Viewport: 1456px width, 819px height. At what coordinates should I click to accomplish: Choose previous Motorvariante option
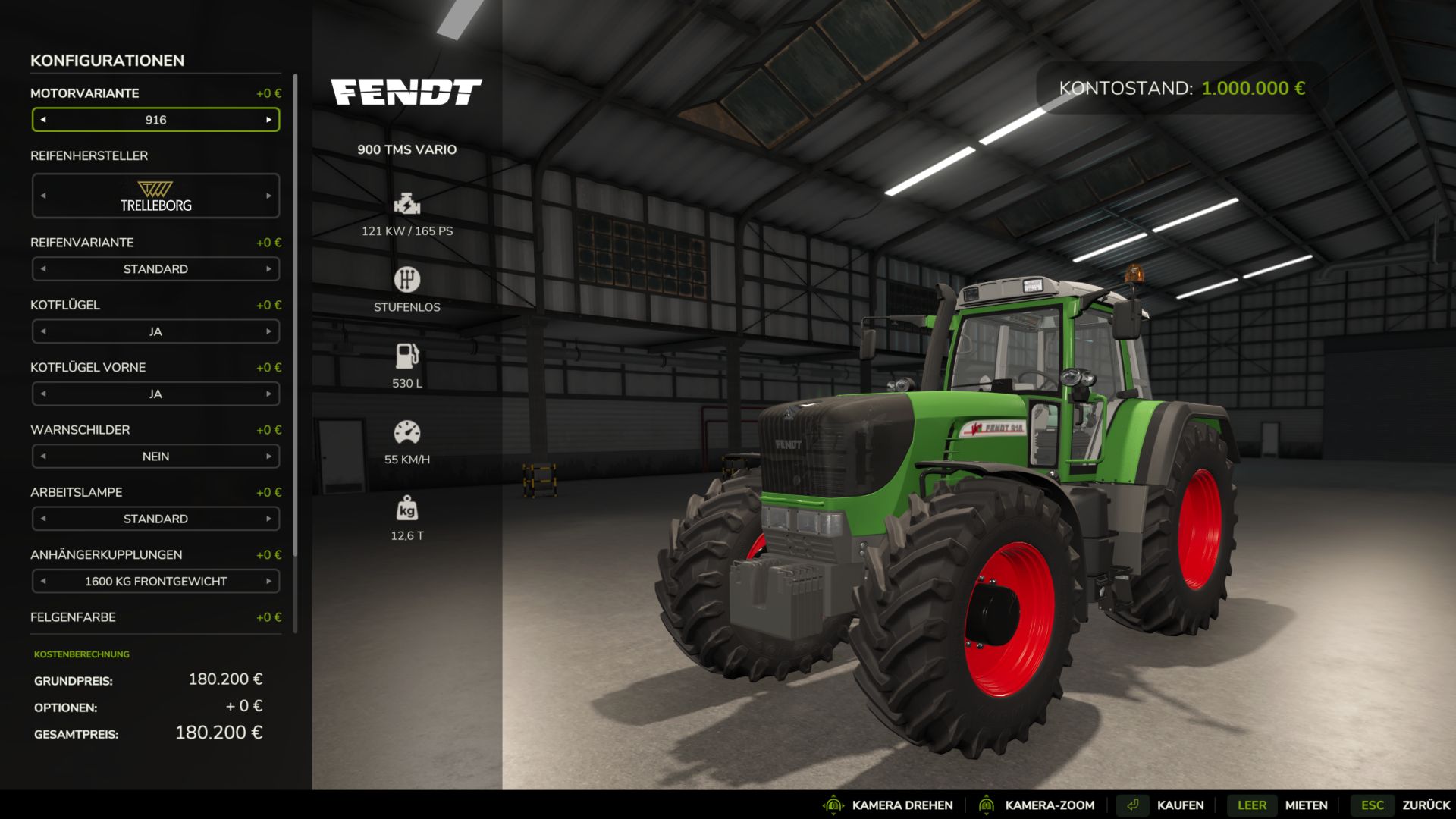43,120
